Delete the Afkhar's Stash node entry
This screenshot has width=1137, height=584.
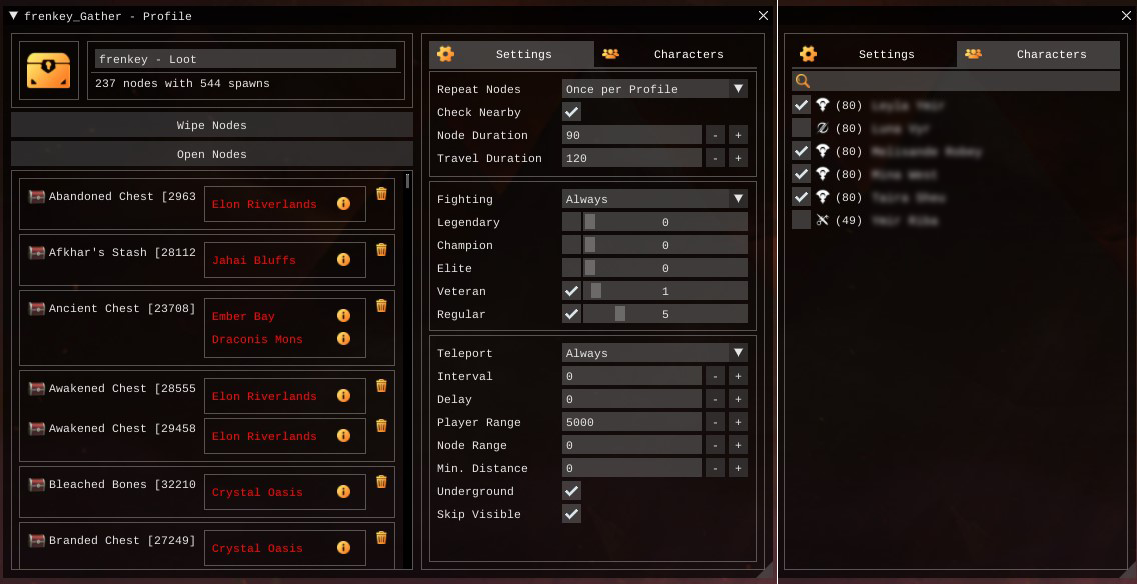(381, 250)
